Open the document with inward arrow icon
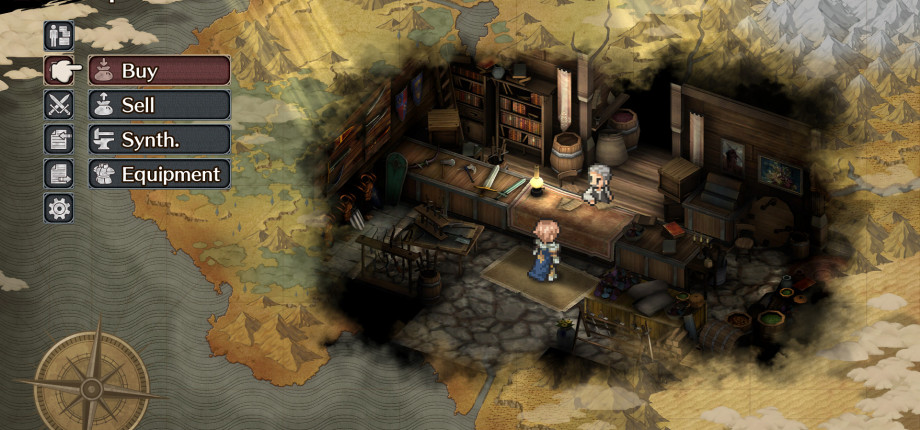This screenshot has height=430, width=920. tap(59, 139)
